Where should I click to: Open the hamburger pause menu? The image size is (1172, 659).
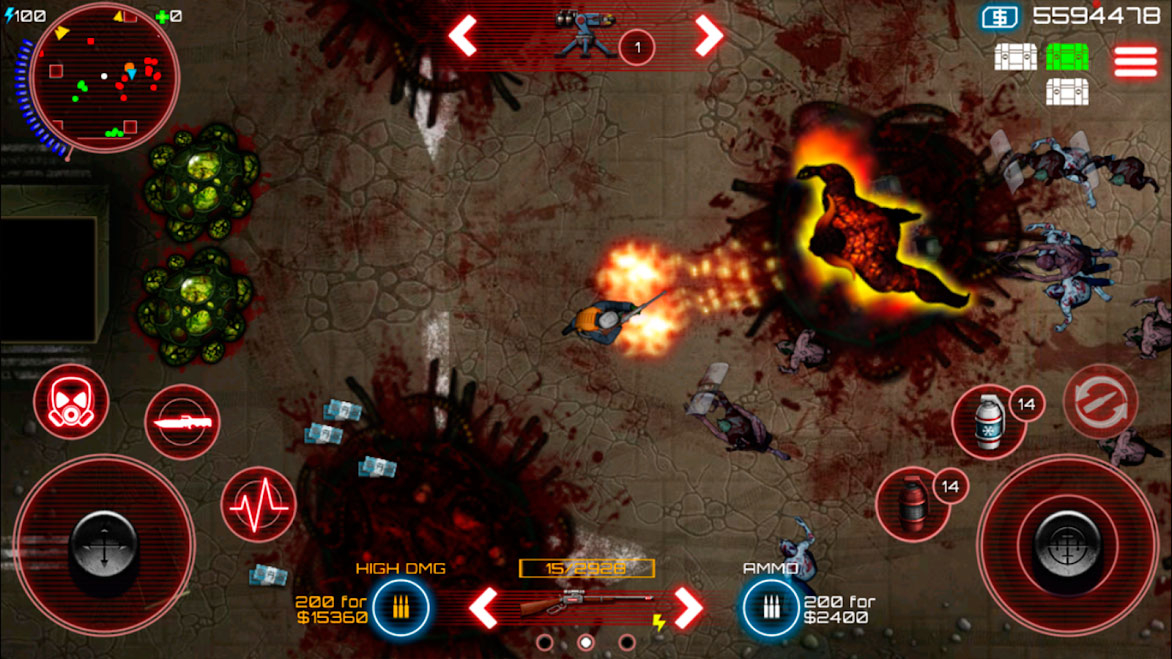(1135, 61)
